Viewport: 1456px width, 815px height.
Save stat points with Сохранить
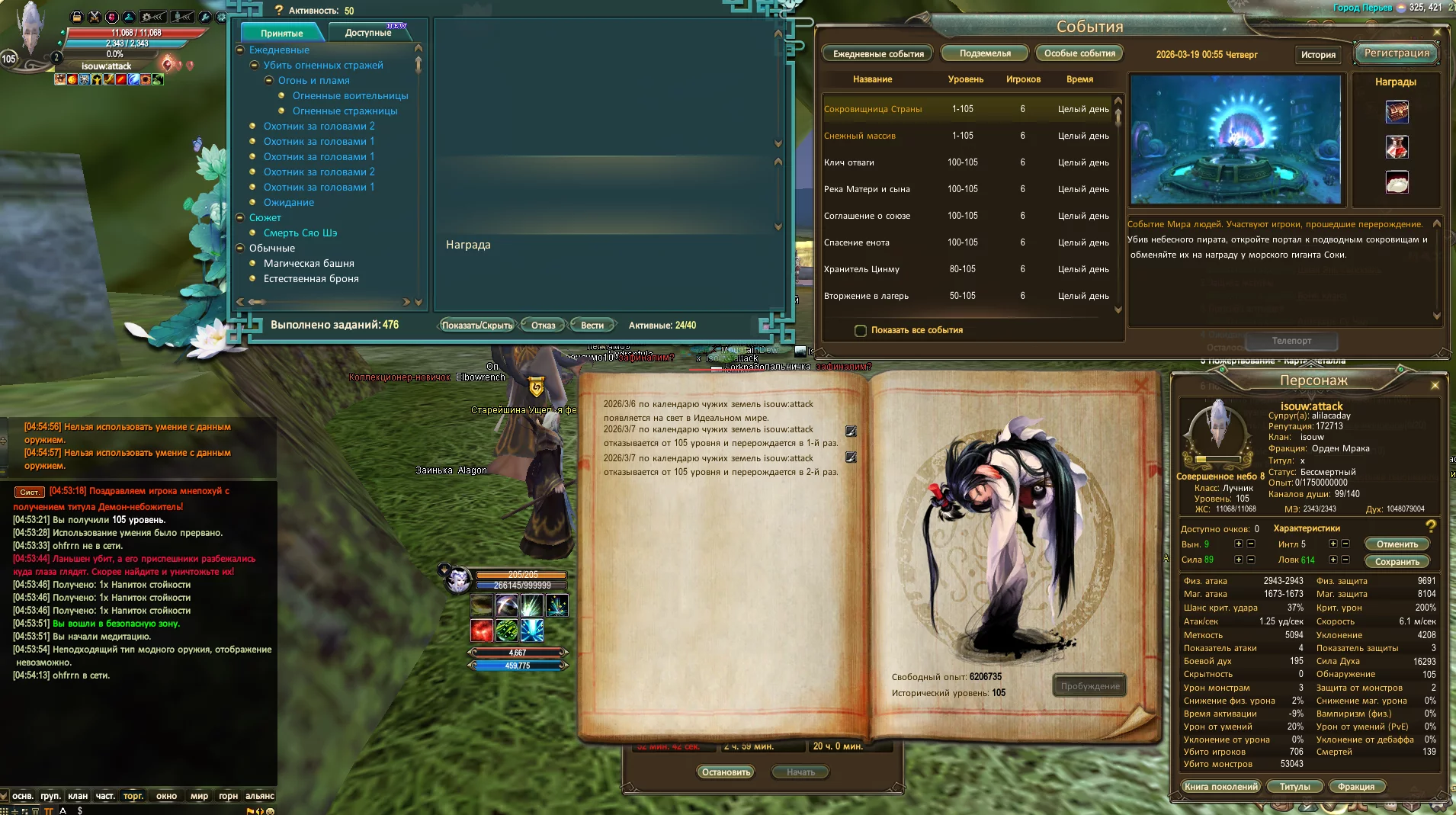1397,562
